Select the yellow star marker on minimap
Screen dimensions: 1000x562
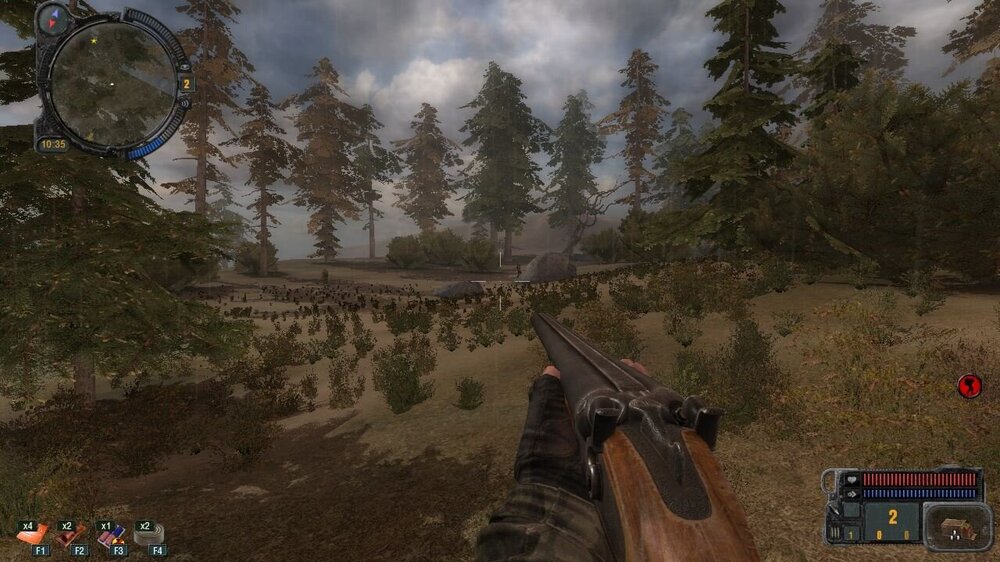click(x=93, y=41)
